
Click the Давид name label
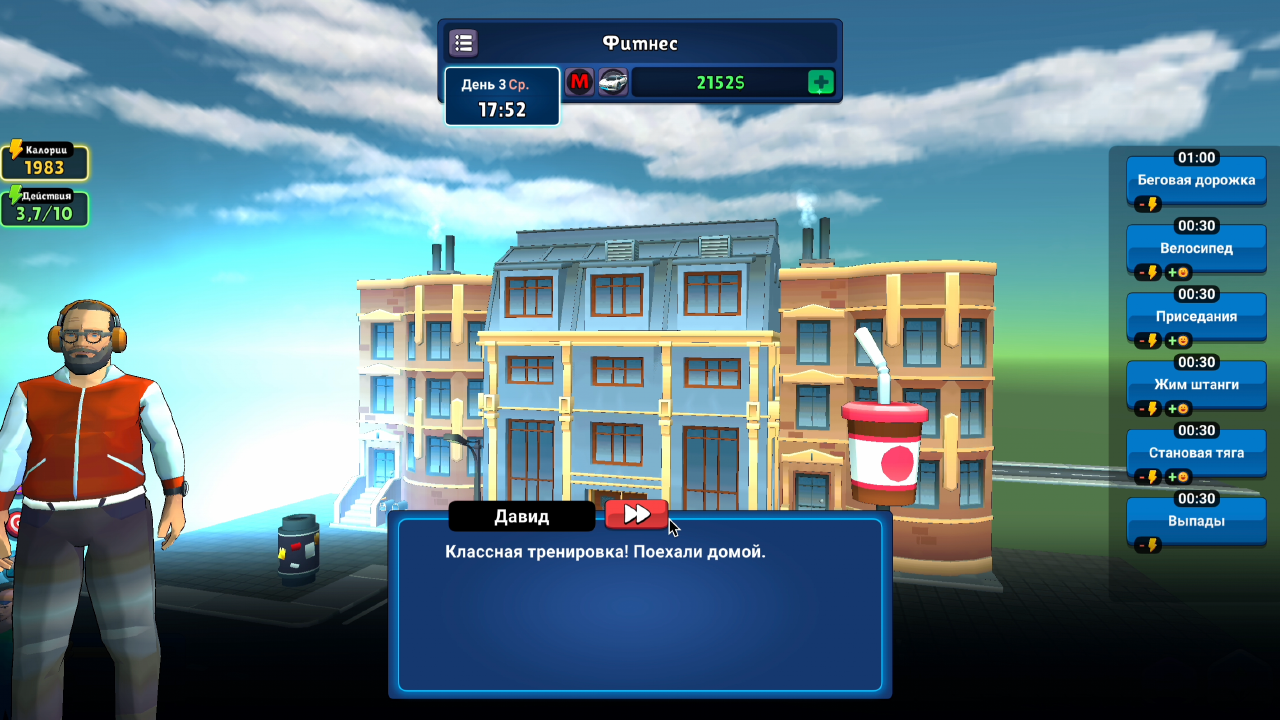tap(522, 516)
